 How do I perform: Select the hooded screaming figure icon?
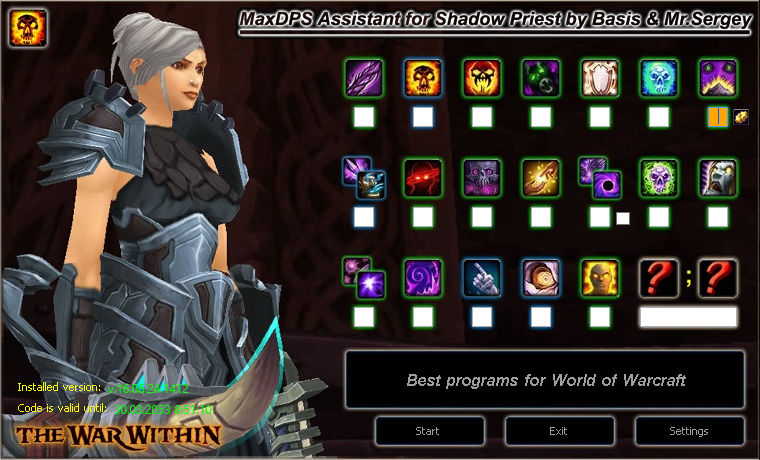(718, 177)
